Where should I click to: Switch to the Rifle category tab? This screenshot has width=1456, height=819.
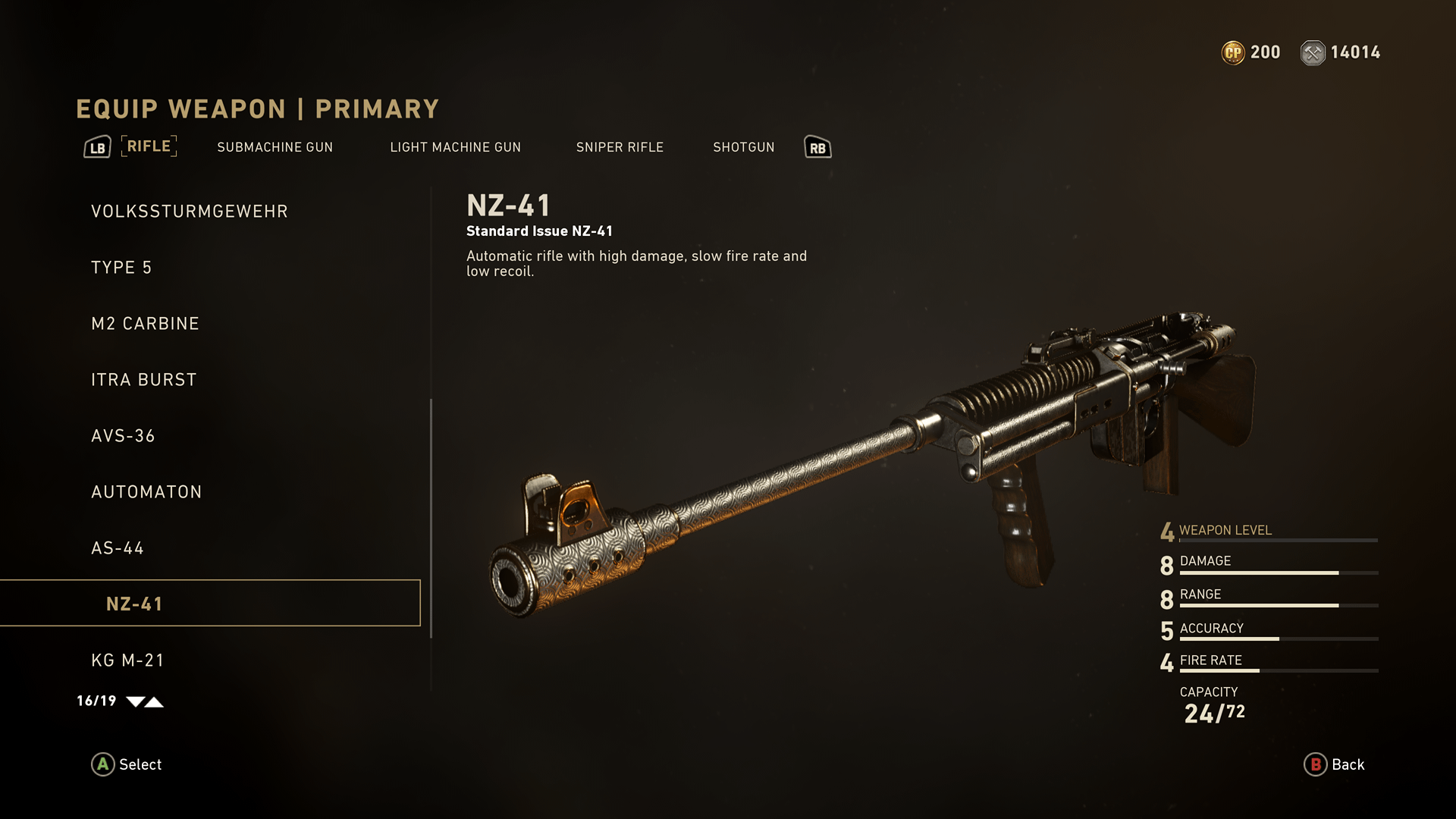[149, 146]
